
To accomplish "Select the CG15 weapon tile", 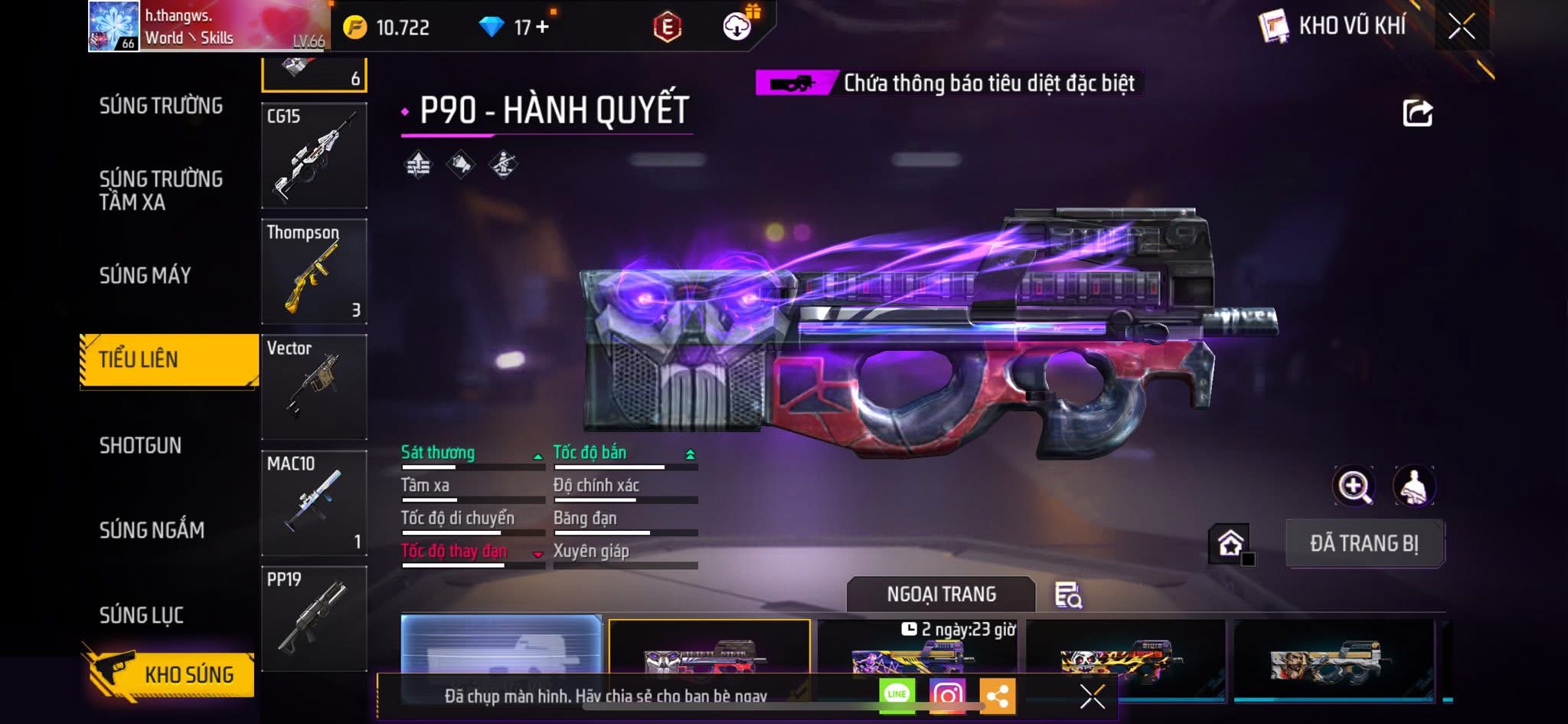I will click(x=314, y=156).
